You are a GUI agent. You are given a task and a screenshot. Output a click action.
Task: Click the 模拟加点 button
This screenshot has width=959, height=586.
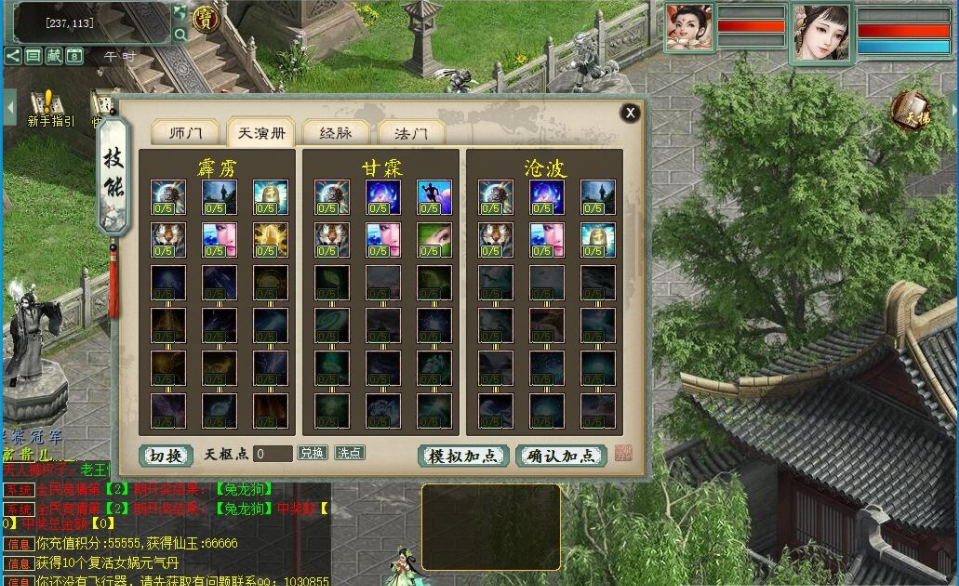point(463,456)
